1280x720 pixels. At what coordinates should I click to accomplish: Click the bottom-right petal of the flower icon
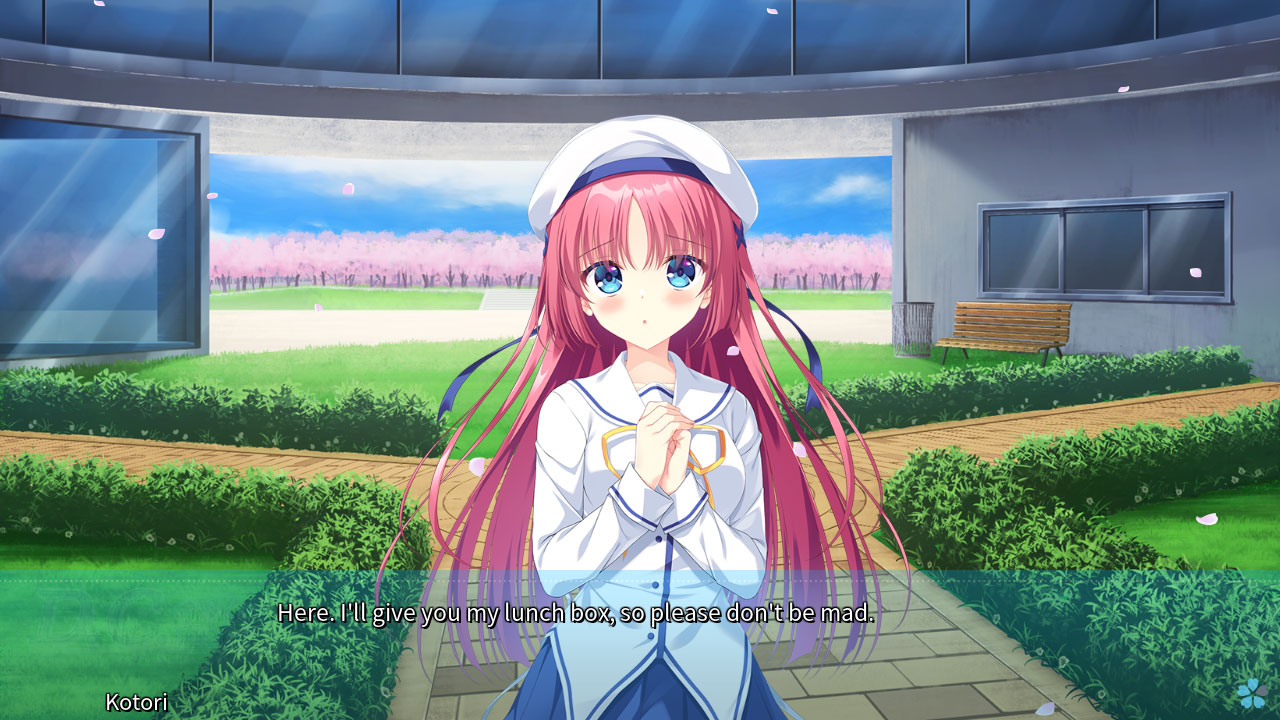[1258, 702]
